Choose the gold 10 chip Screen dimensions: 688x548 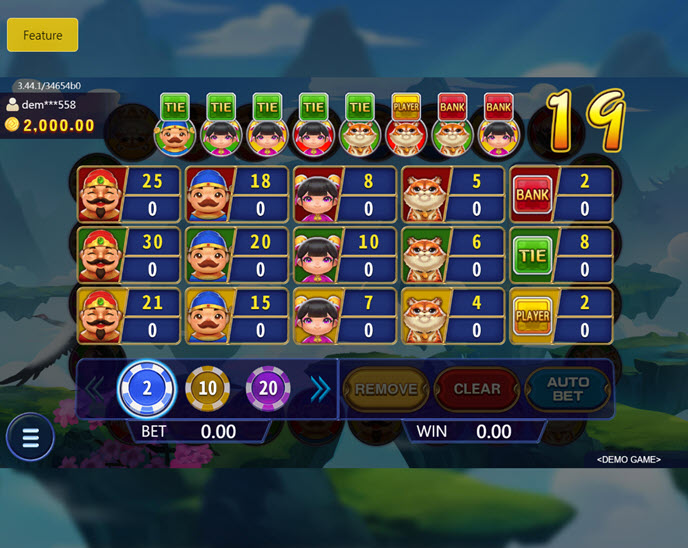point(207,389)
